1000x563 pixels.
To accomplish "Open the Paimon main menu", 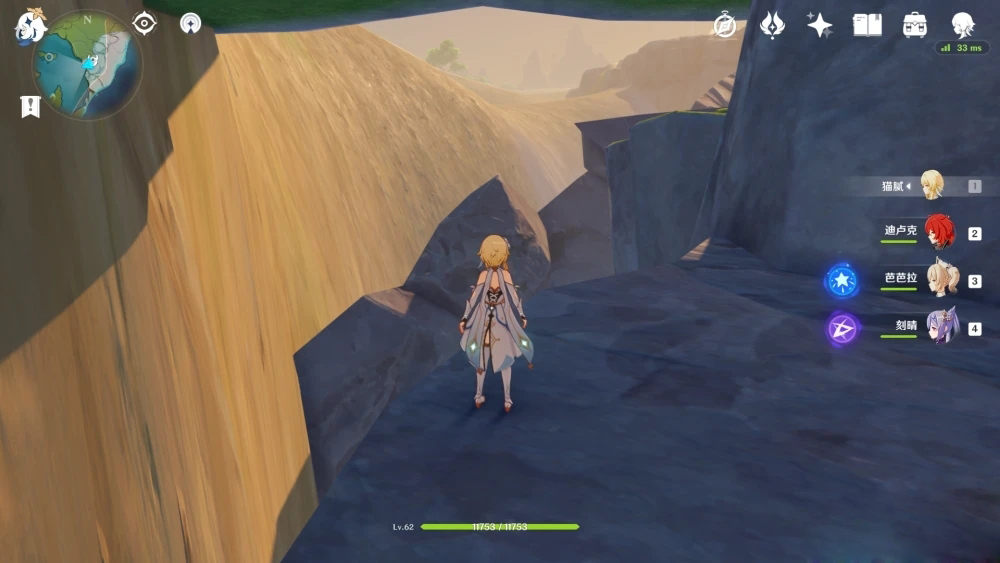I will [30, 25].
